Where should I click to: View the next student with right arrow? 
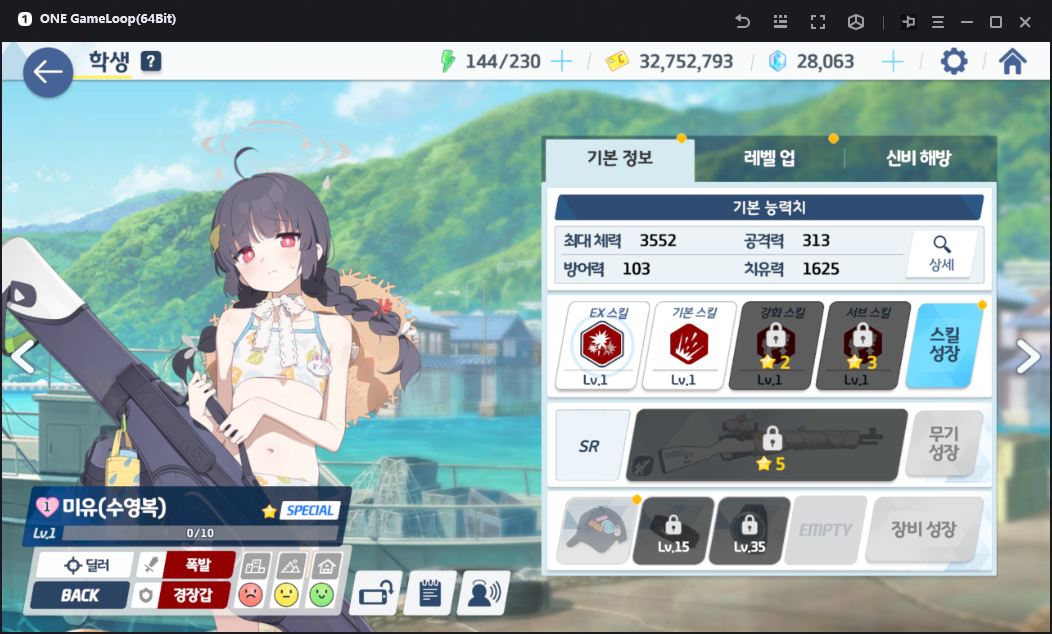[x=1028, y=357]
